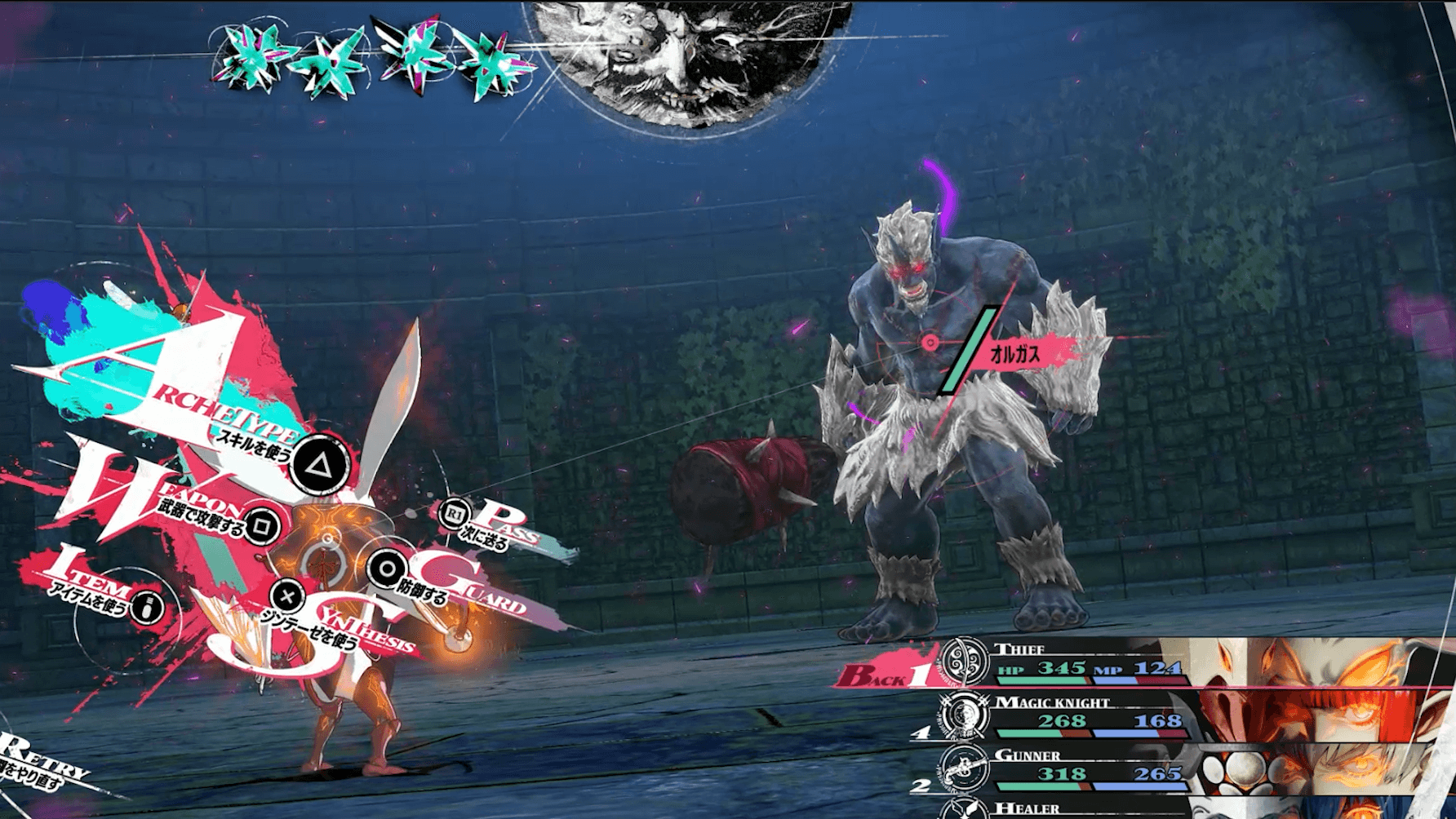
Task: Select the Magic Knight party row
Action: [1143, 715]
